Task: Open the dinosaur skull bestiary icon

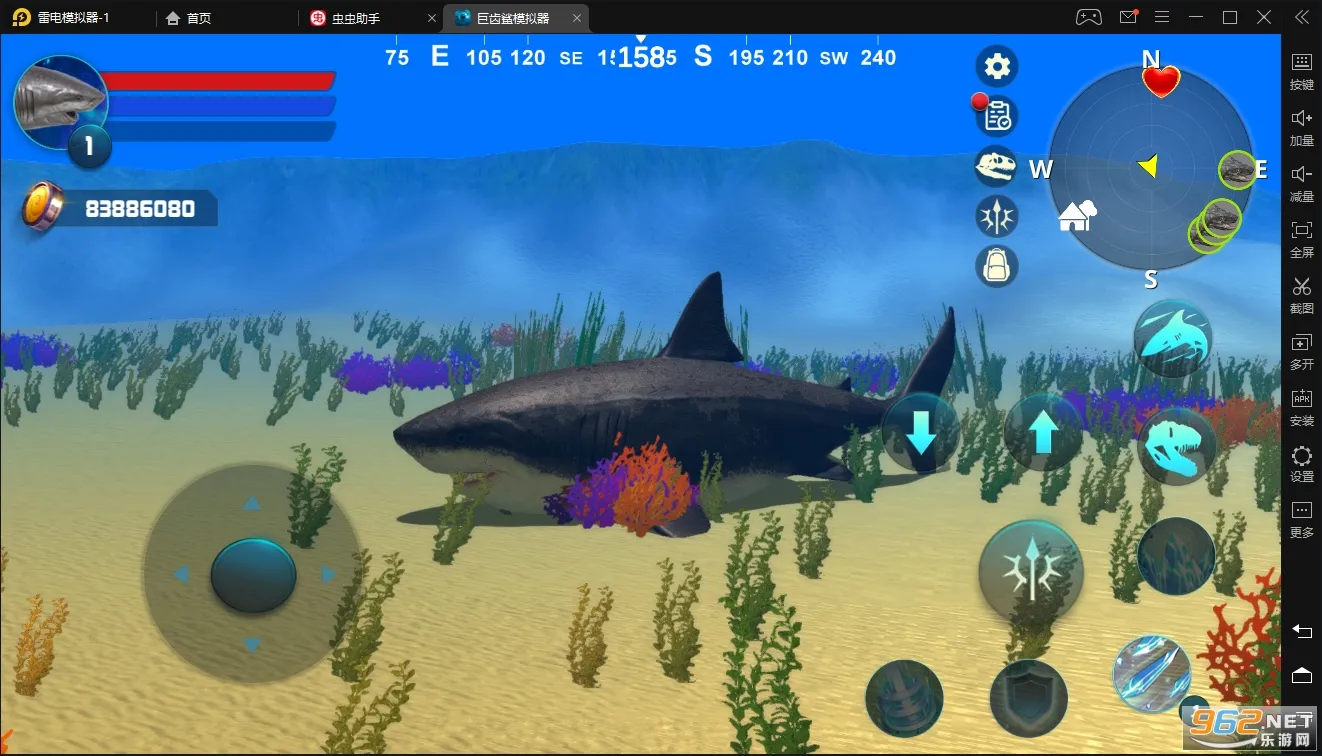Action: click(996, 166)
